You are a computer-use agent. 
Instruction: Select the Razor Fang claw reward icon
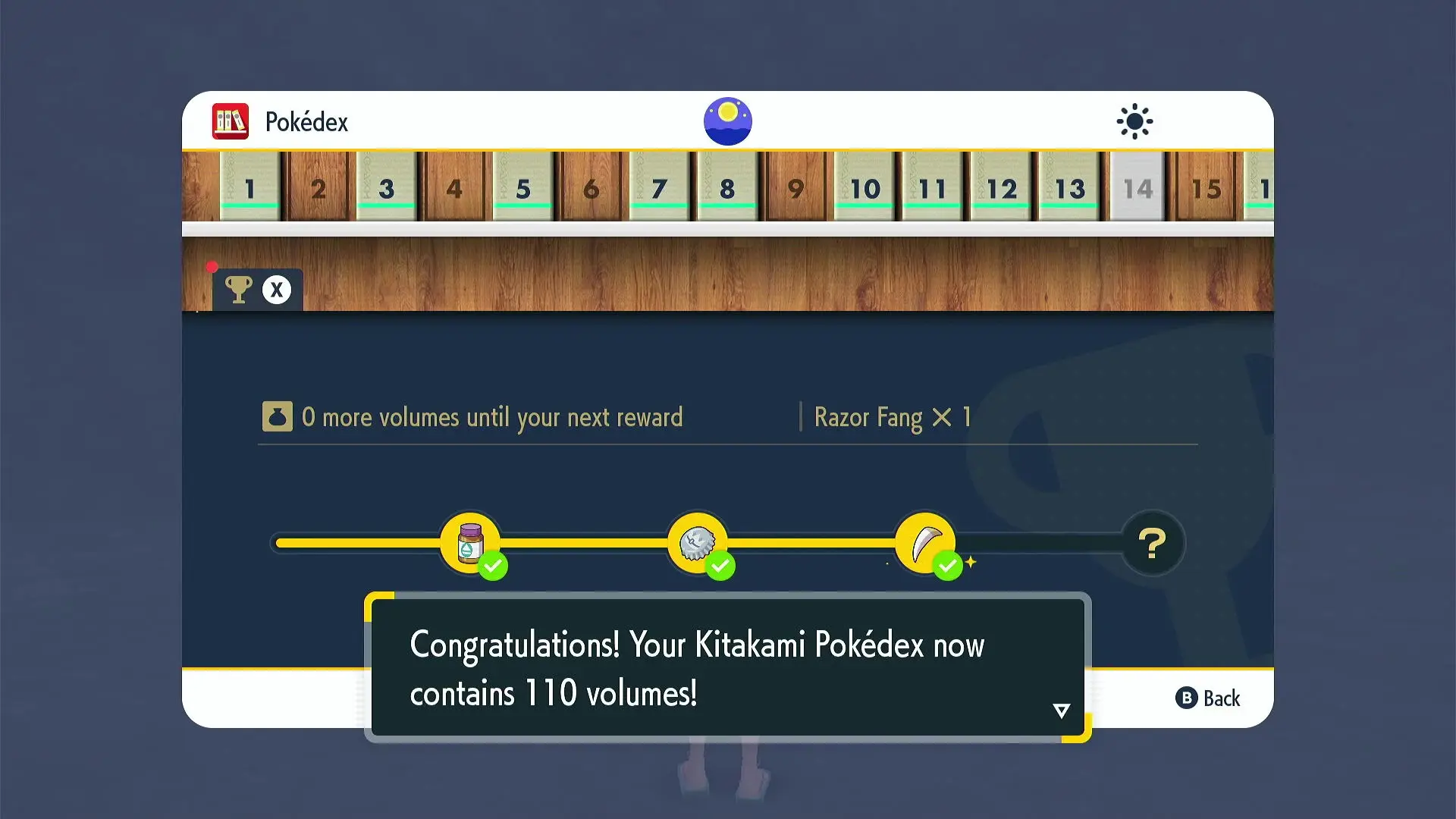coord(924,541)
